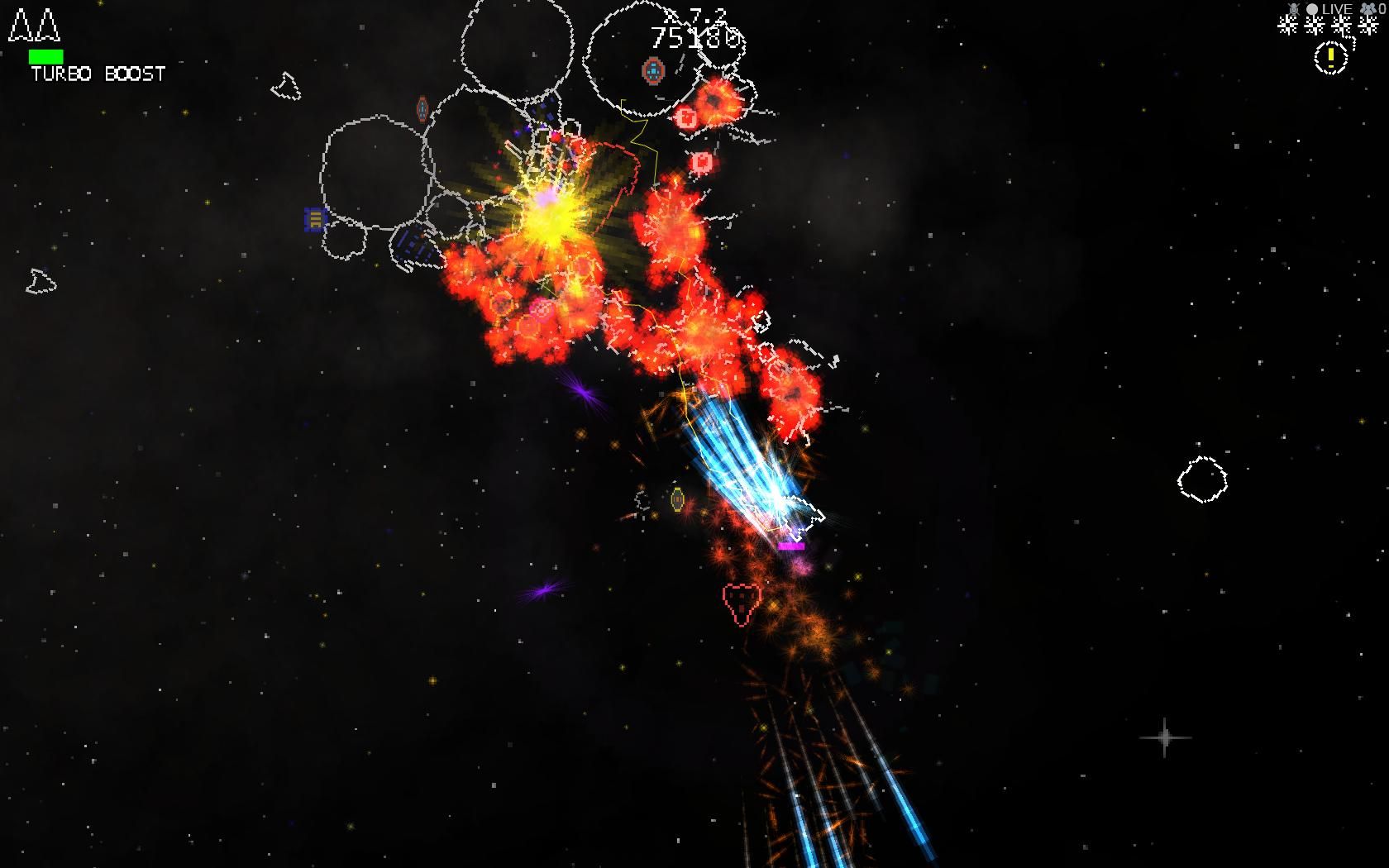The height and width of the screenshot is (868, 1389).
Task: Click the green turbo boost meter bar
Action: point(45,56)
